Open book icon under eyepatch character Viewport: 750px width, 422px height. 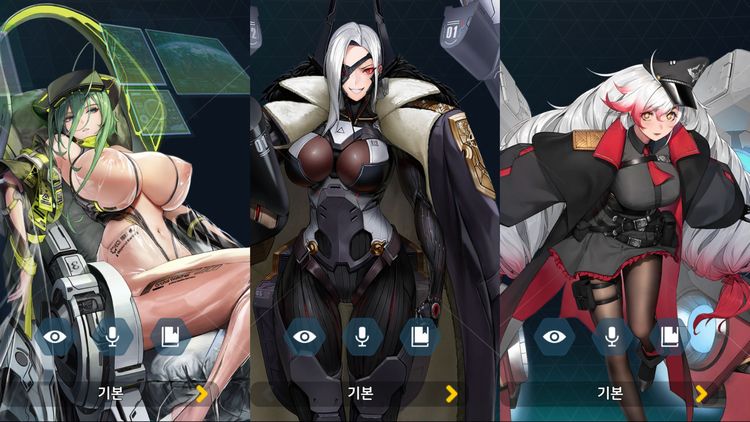click(418, 337)
